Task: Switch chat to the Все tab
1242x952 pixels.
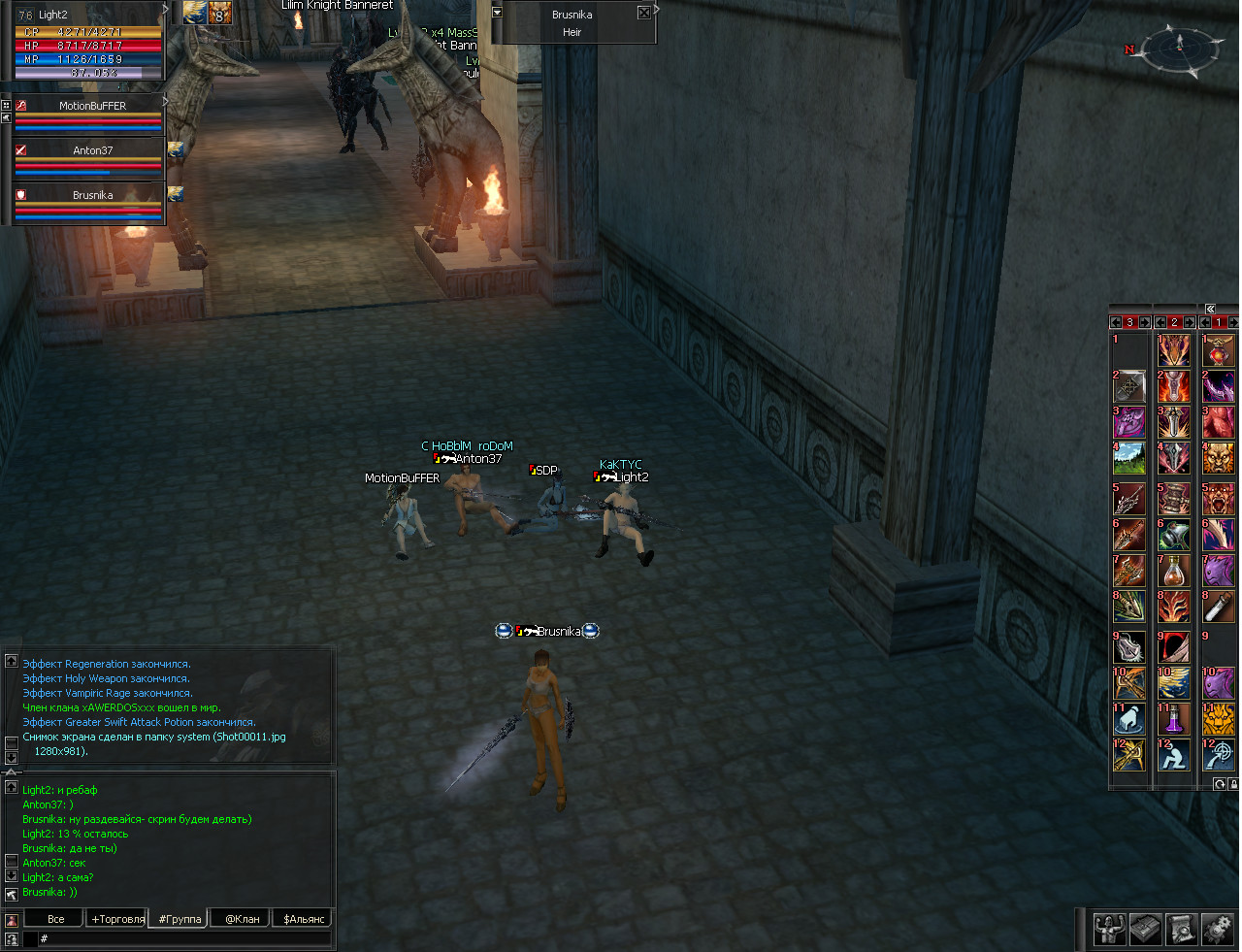Action: (x=55, y=918)
